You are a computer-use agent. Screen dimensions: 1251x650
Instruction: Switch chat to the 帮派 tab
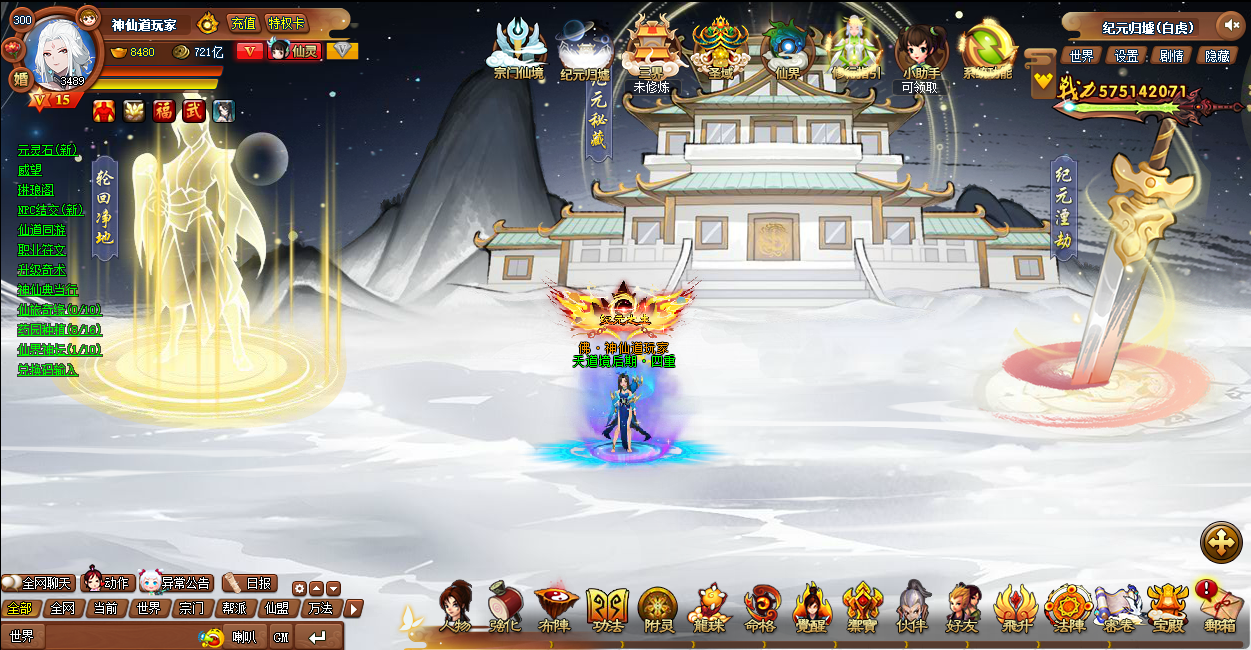coord(234,608)
